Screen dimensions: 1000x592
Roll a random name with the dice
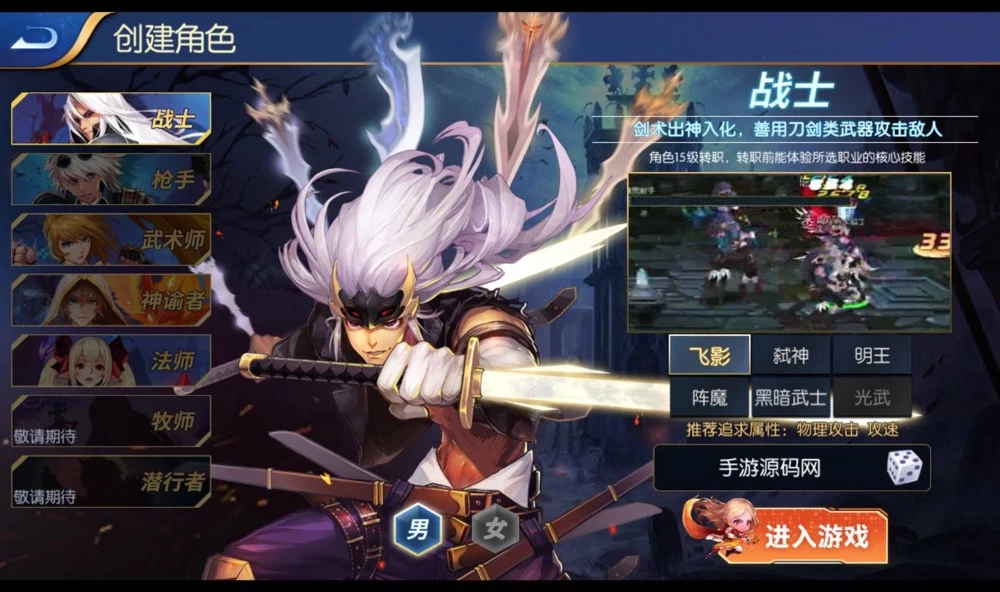(903, 468)
